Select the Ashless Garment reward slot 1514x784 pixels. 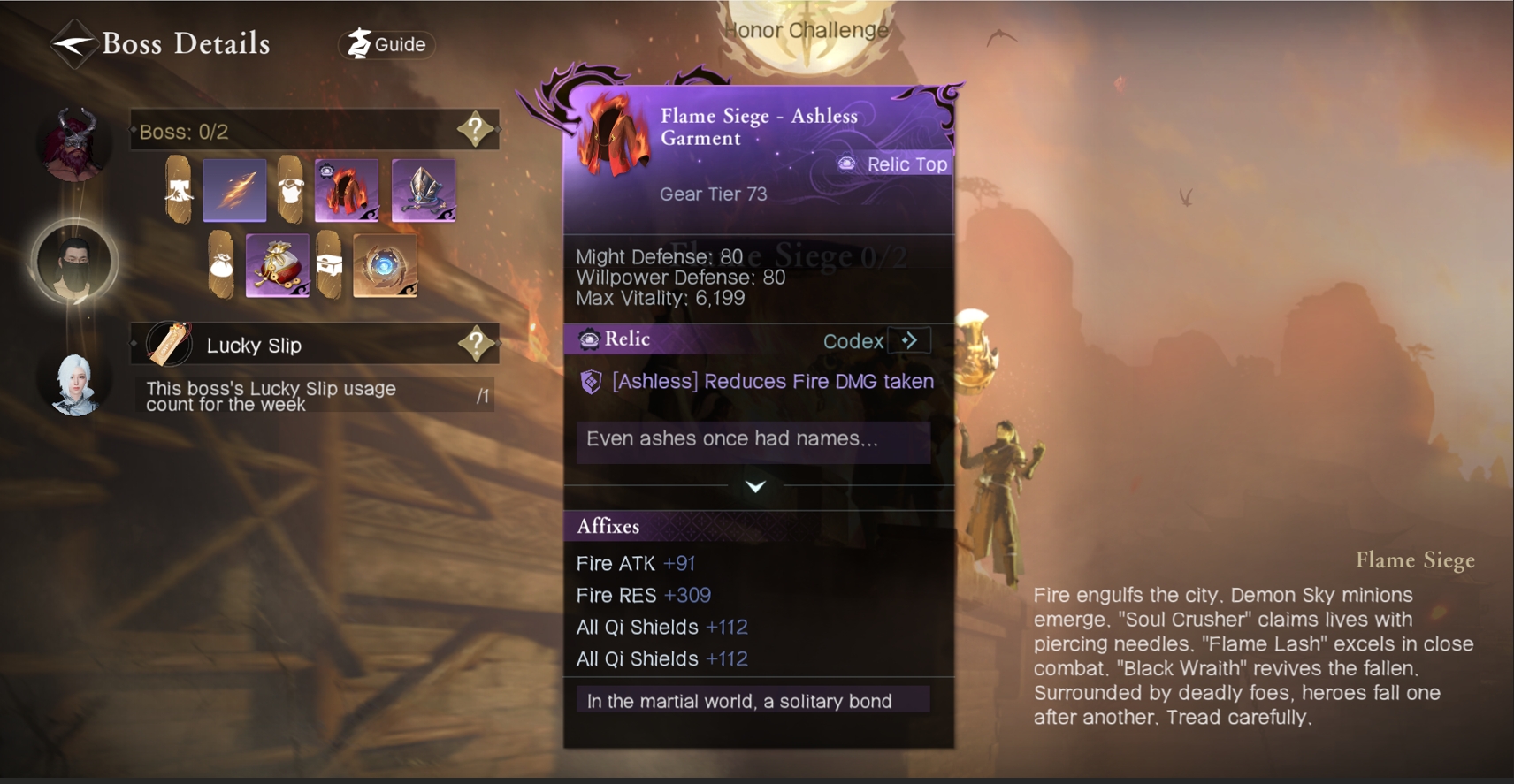(347, 190)
